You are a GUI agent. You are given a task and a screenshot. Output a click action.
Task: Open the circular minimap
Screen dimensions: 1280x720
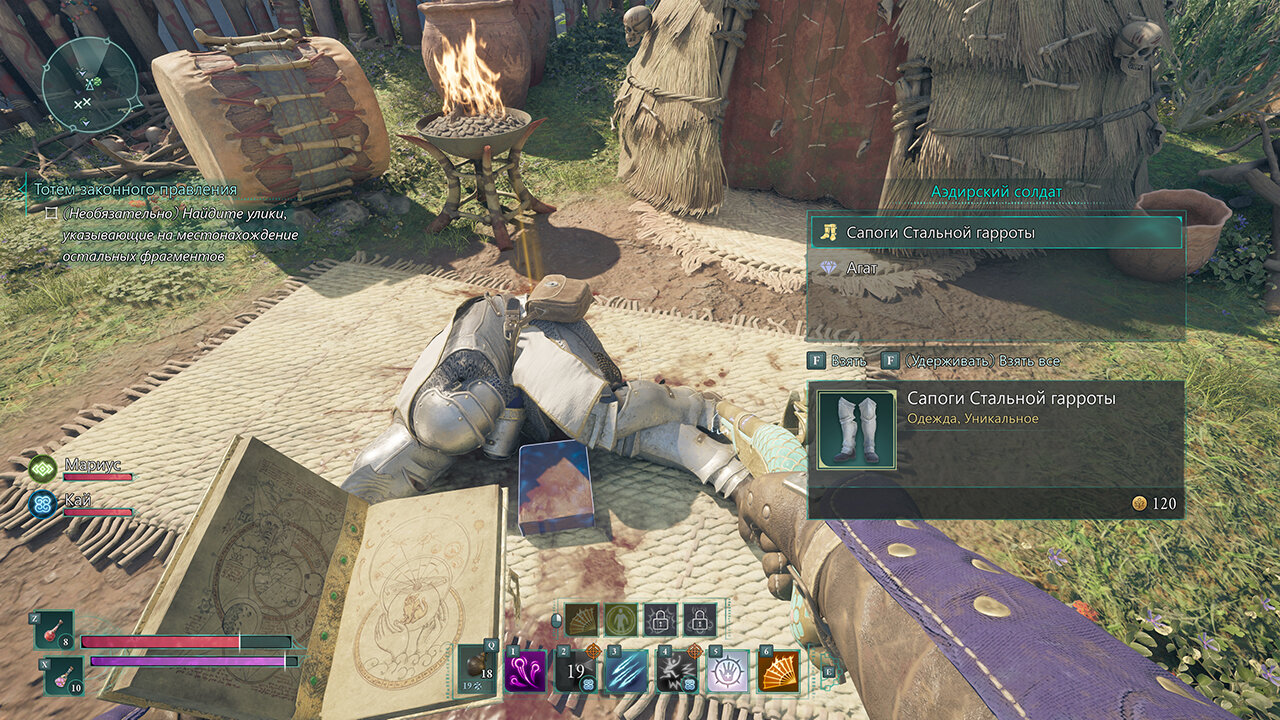point(90,85)
